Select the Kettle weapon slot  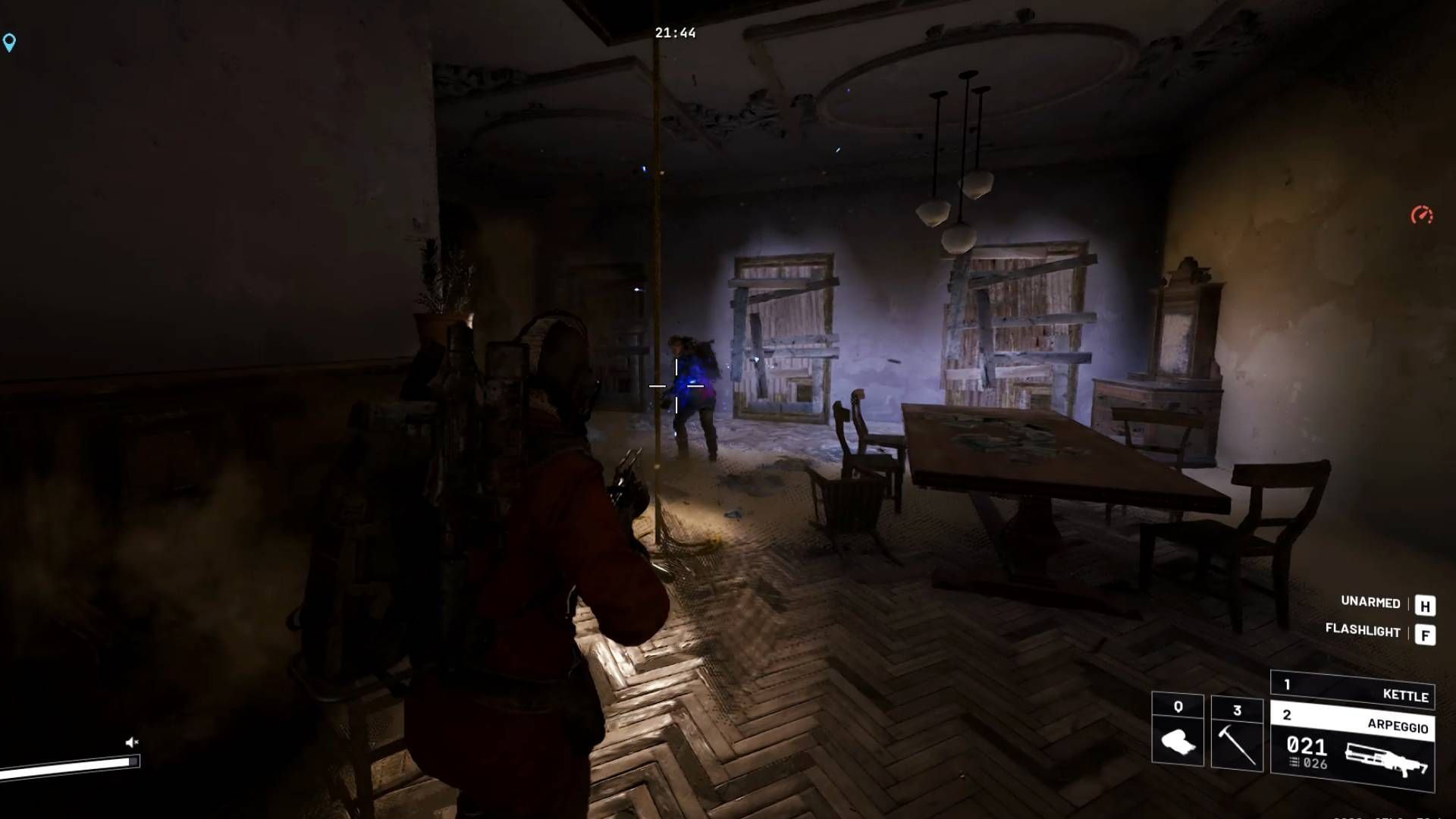point(1352,689)
